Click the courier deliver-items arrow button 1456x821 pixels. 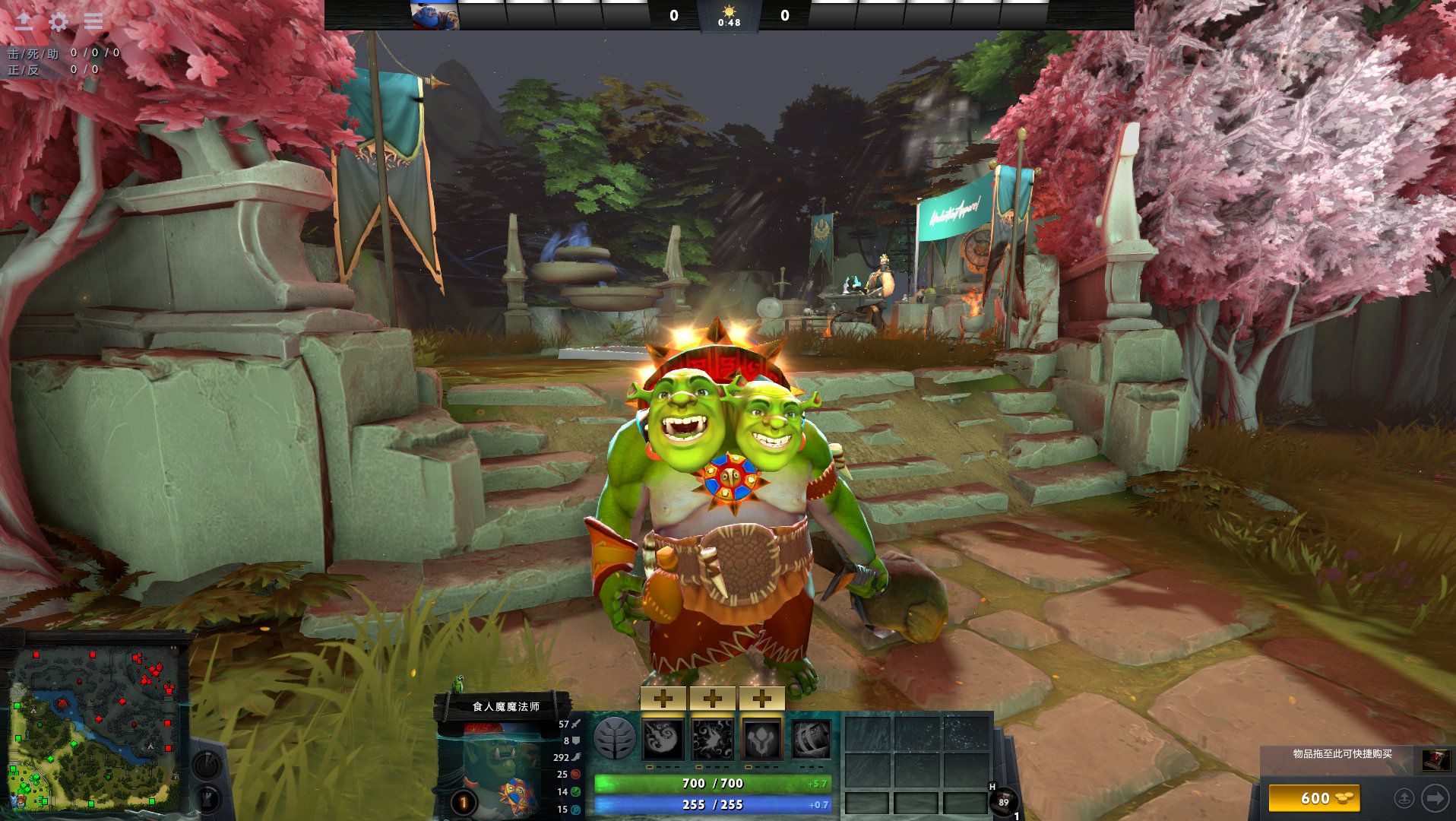coord(1435,798)
